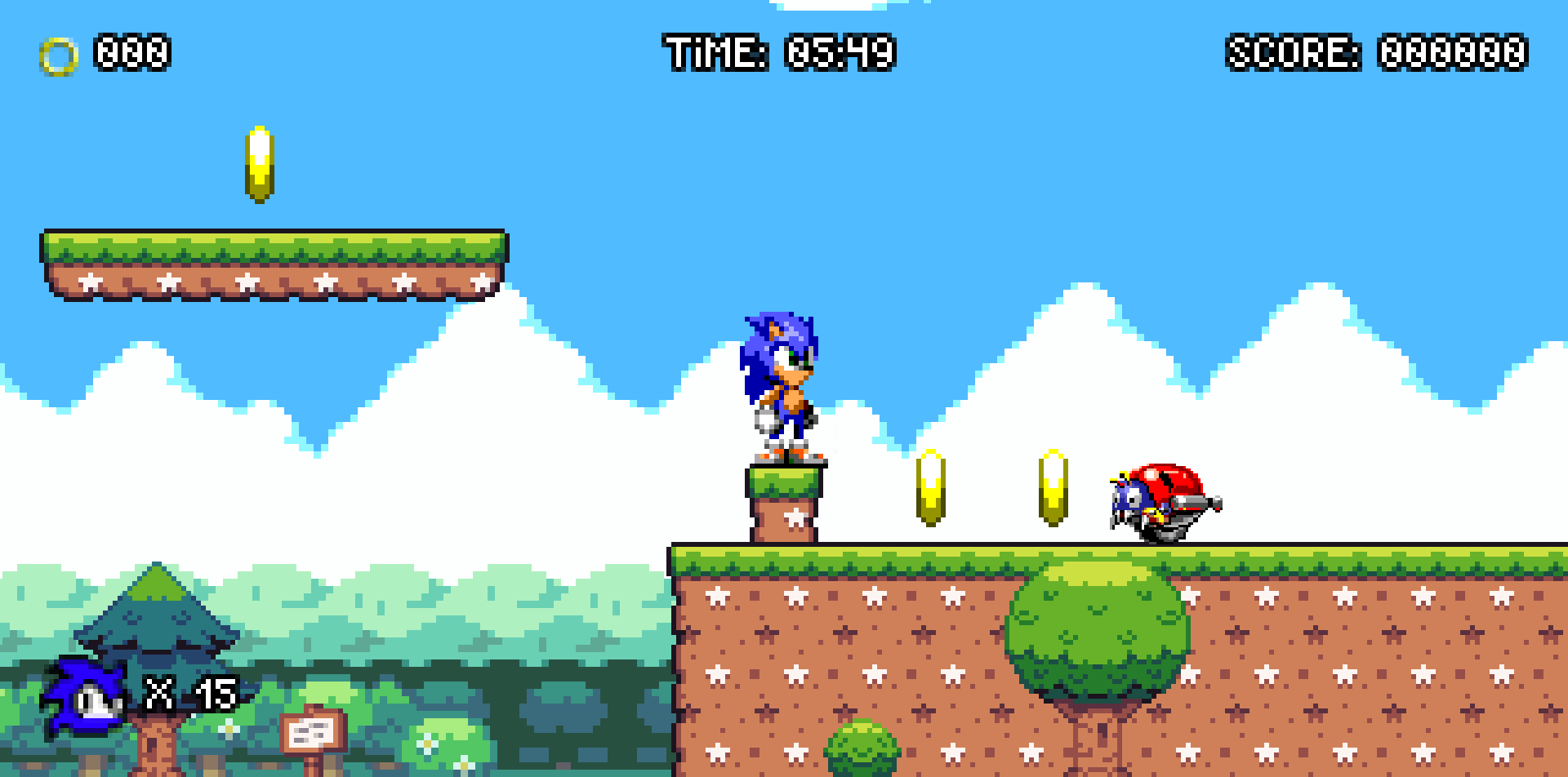Click the ring counter icon in the HUD

[57, 54]
